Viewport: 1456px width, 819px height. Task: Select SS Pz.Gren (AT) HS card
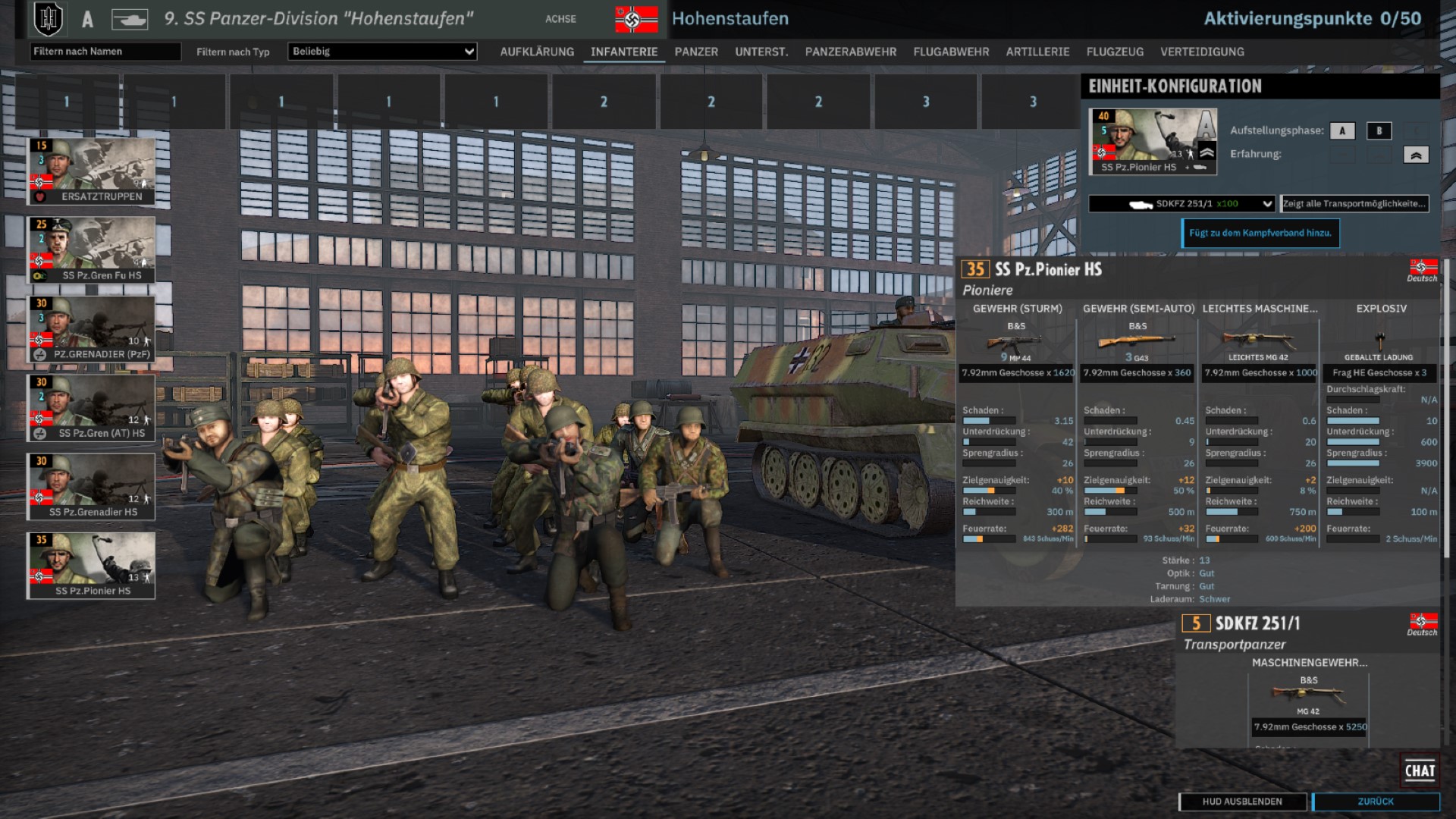[92, 408]
